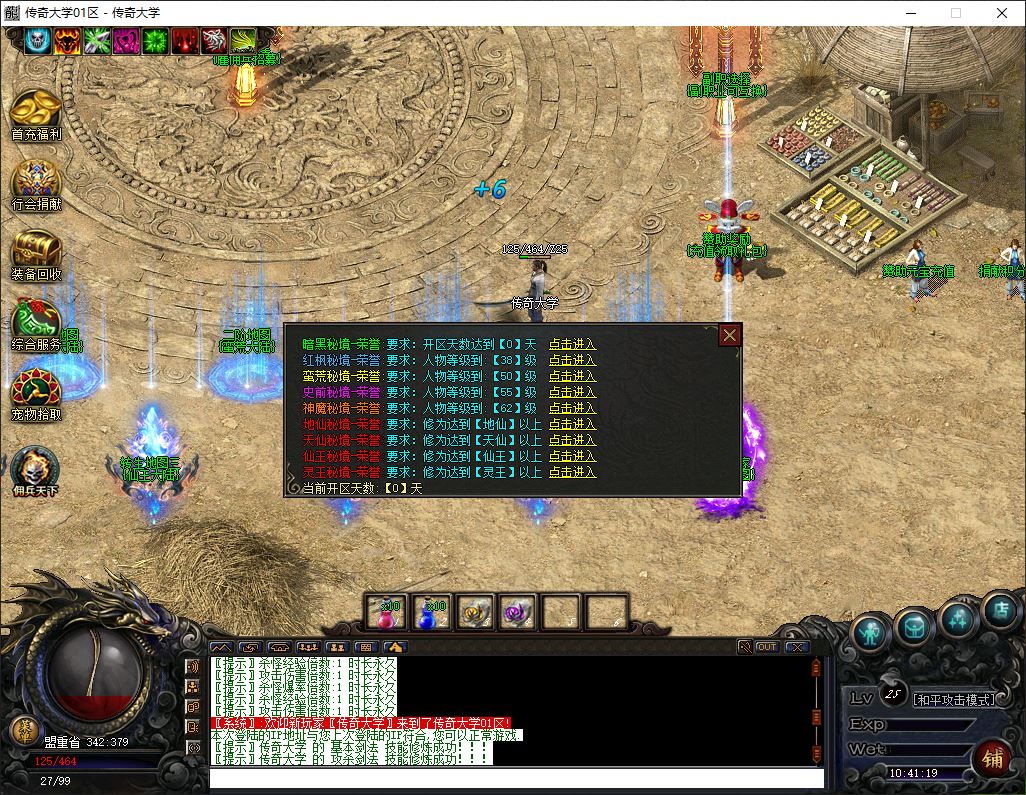This screenshot has height=795, width=1026.
Task: Click 点击进入 for 红枫秘境
Action: coord(572,360)
